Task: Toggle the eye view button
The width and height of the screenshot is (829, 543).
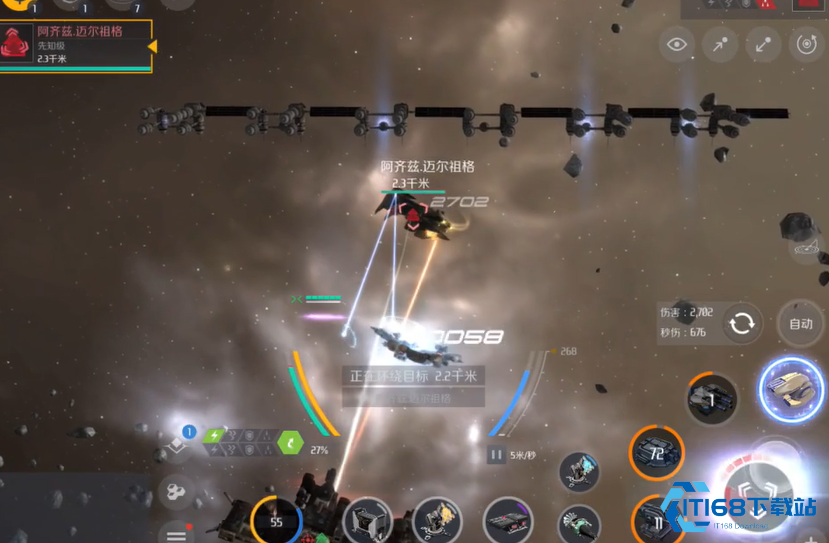Action: click(677, 44)
